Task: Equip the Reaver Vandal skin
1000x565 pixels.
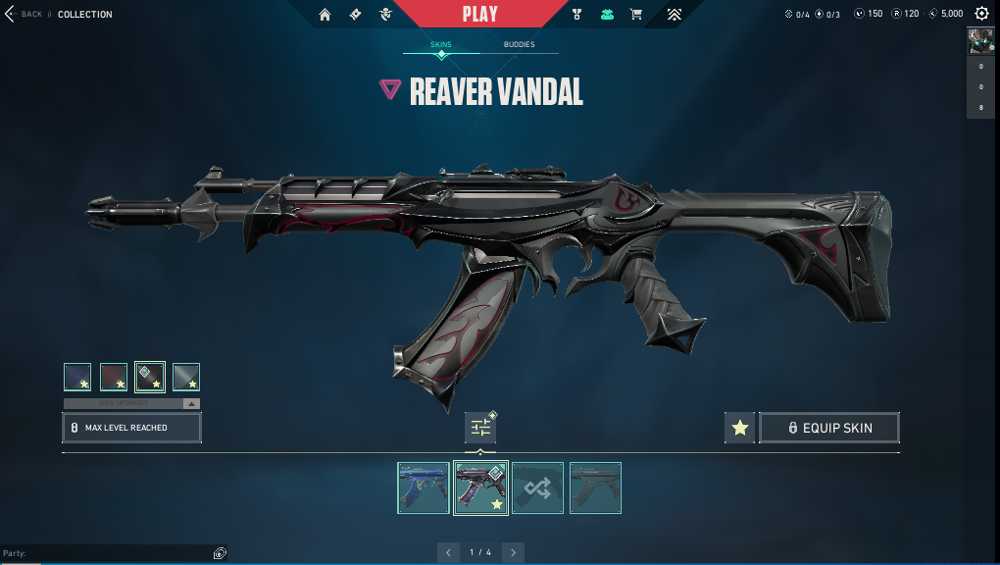Action: point(829,428)
